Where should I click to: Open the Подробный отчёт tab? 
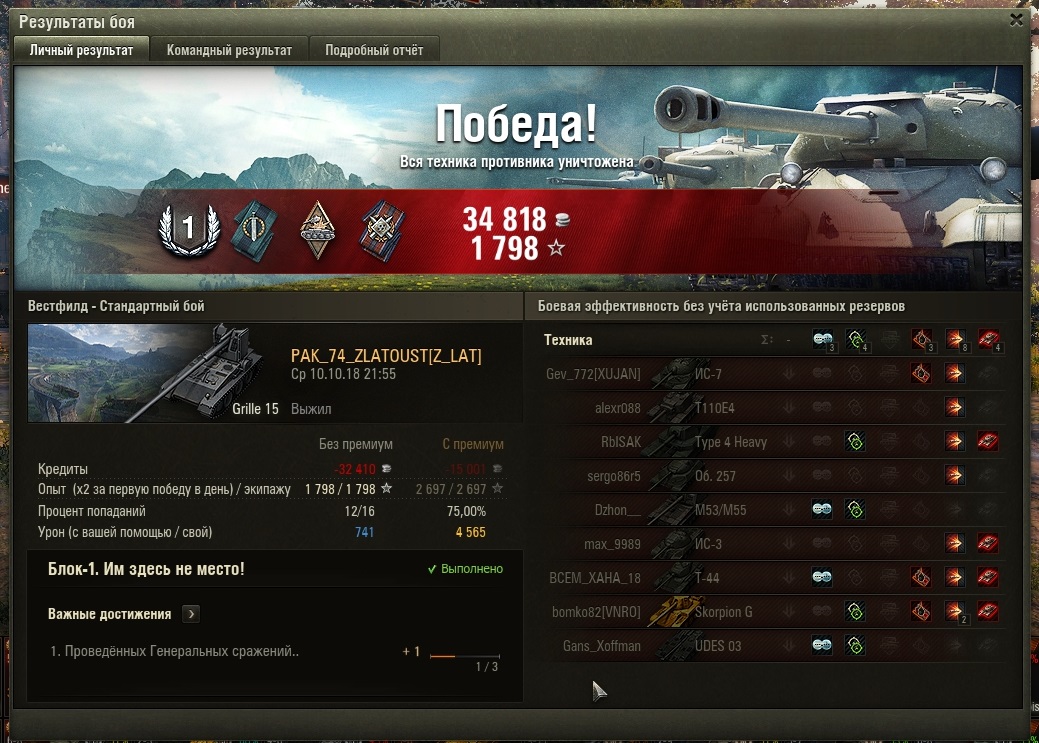coord(374,50)
